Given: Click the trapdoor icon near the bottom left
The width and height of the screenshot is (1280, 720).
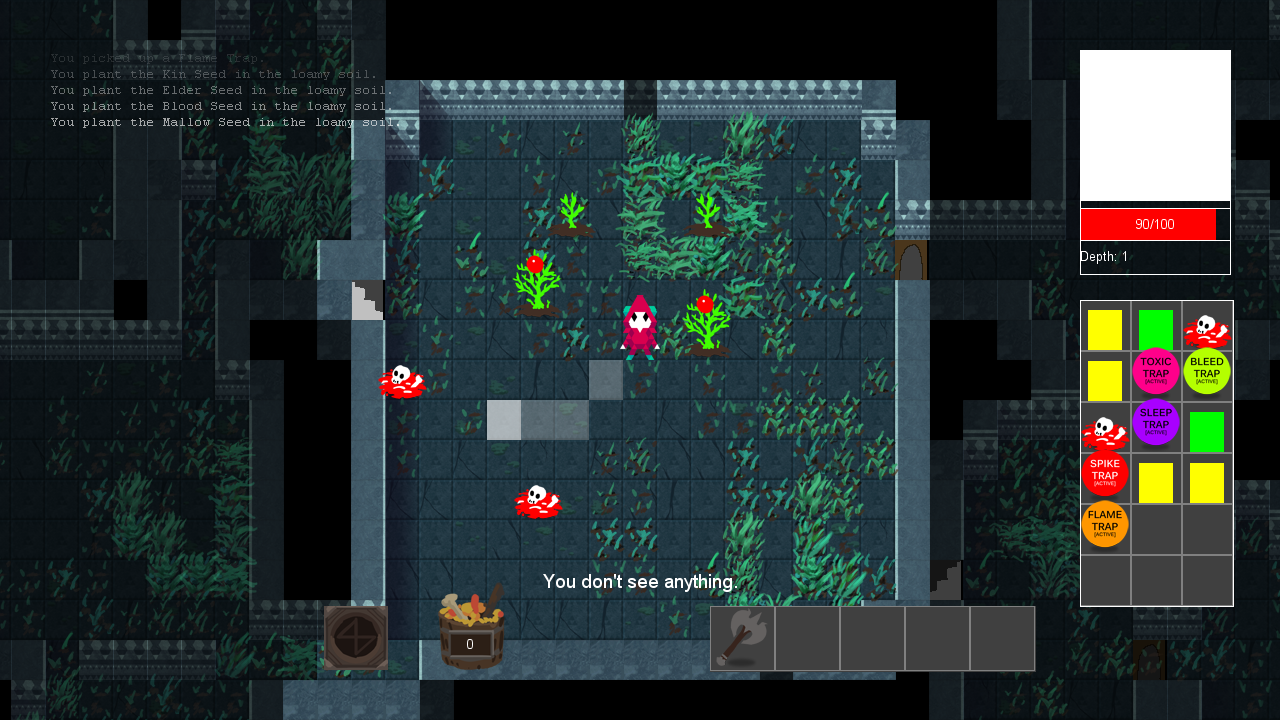Looking at the screenshot, I should click(x=355, y=636).
